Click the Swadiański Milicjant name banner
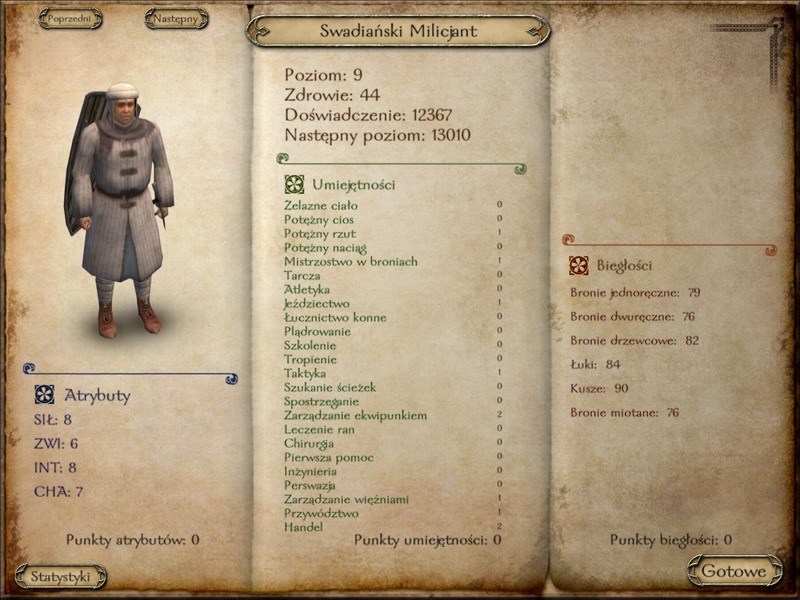The width and height of the screenshot is (800, 600). (x=398, y=31)
